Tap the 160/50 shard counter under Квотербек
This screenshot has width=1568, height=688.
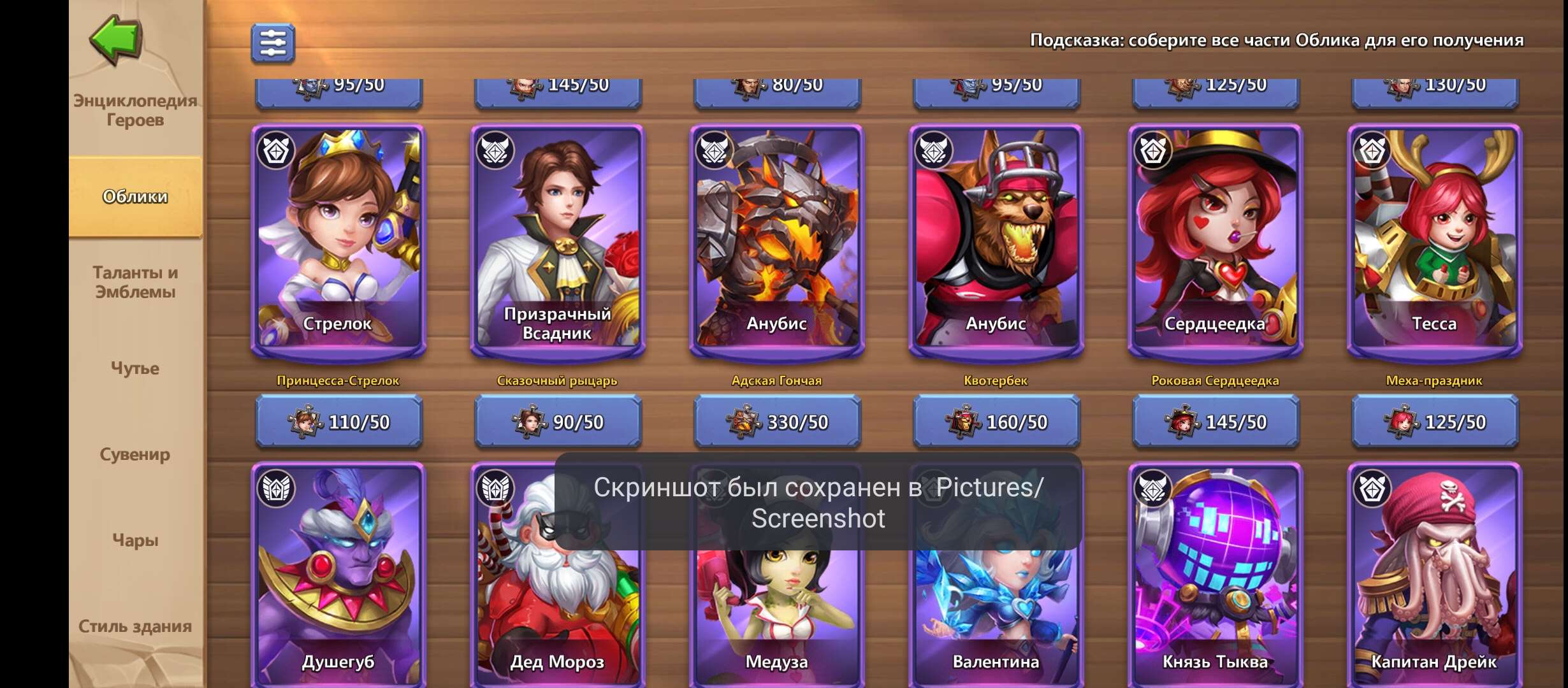(x=996, y=422)
